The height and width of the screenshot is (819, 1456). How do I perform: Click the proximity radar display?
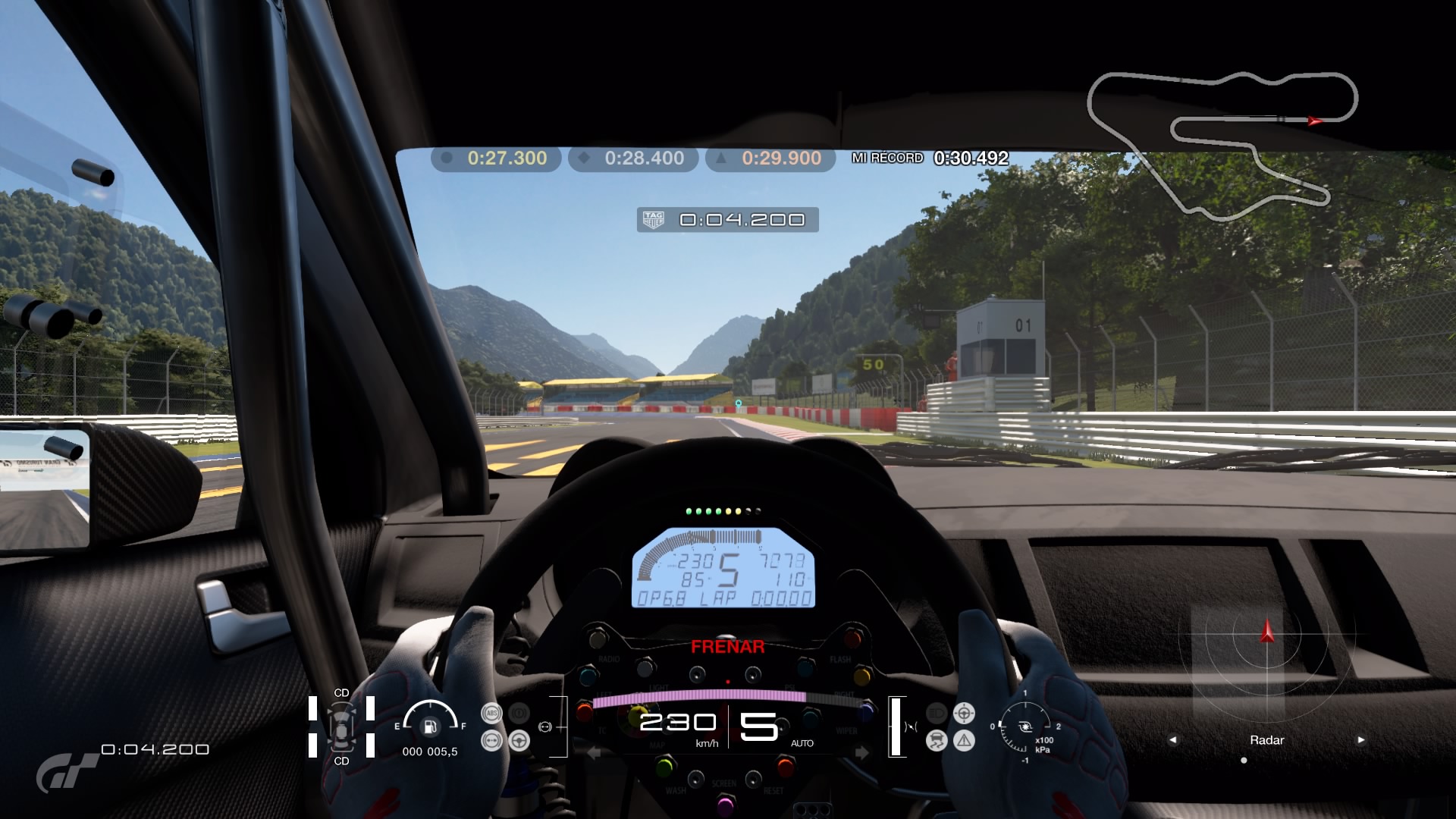click(1266, 660)
